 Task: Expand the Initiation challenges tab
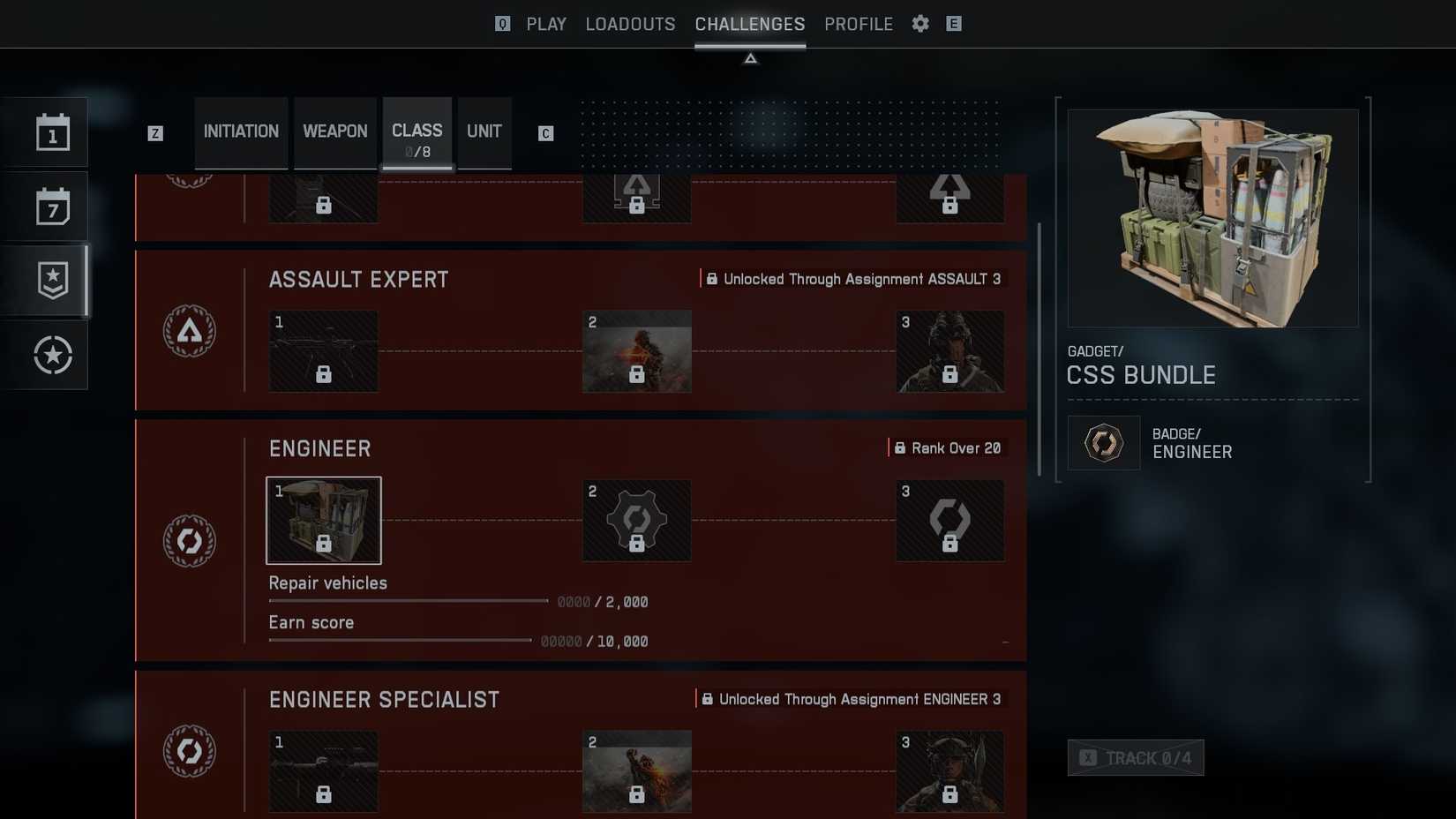click(x=241, y=131)
